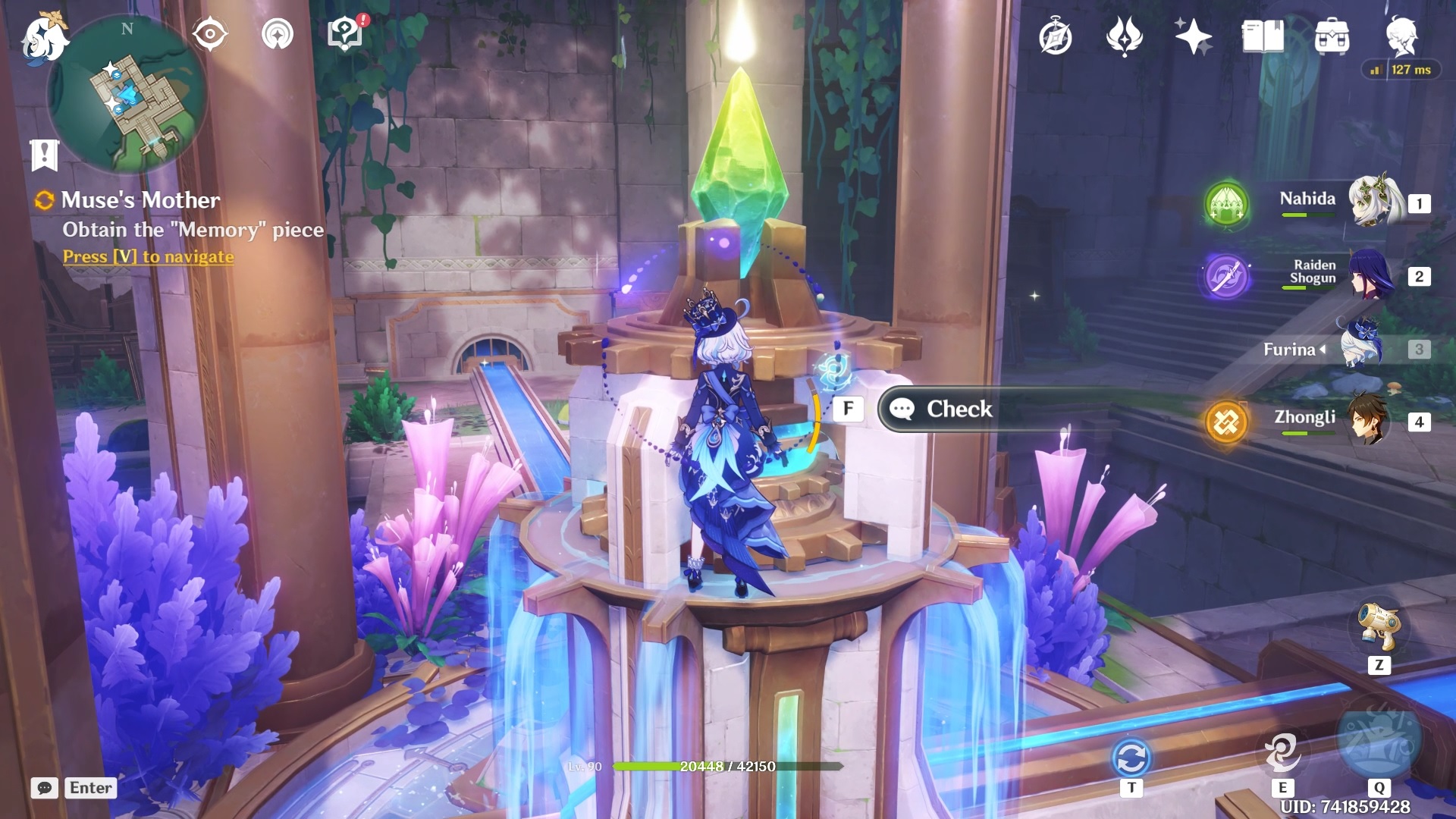
Task: Open the book-shaped handbook icon
Action: (1263, 36)
